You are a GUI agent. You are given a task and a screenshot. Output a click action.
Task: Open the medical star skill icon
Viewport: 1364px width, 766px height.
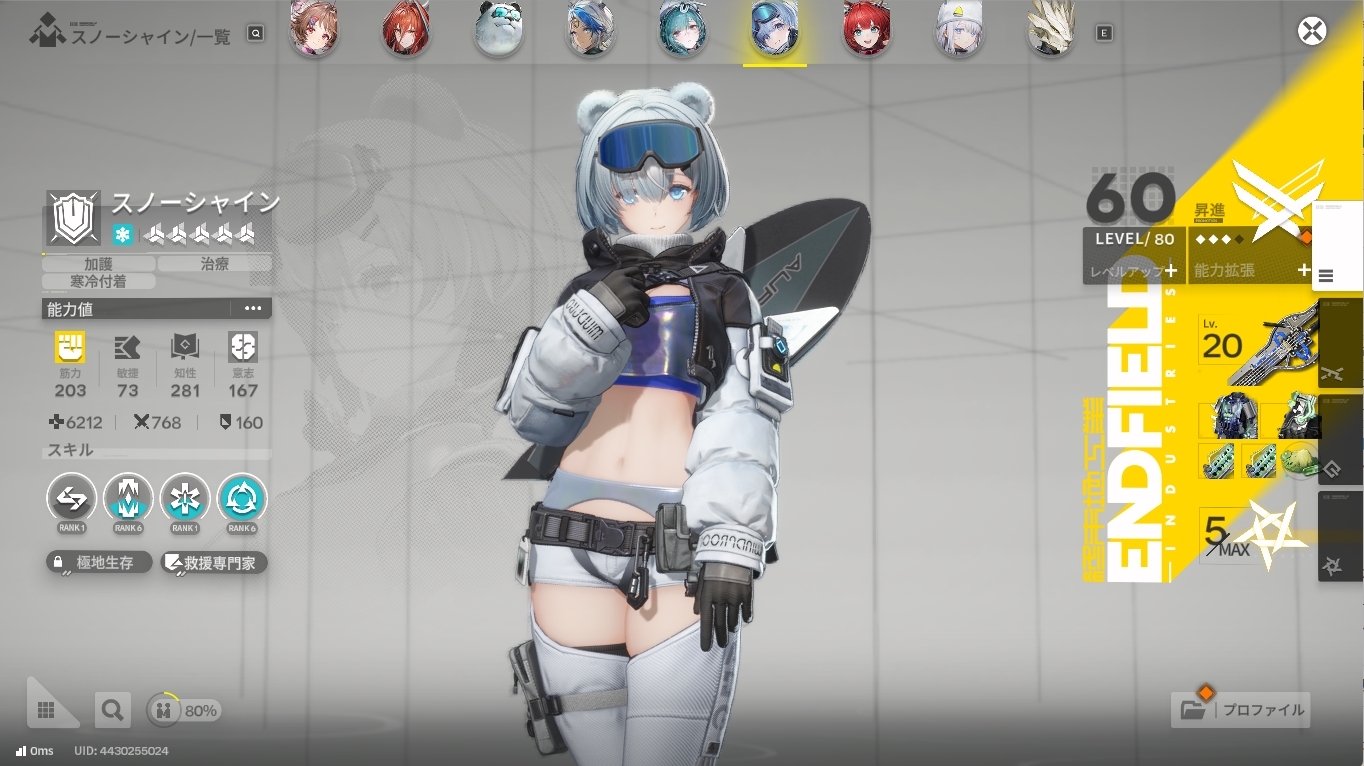(185, 498)
